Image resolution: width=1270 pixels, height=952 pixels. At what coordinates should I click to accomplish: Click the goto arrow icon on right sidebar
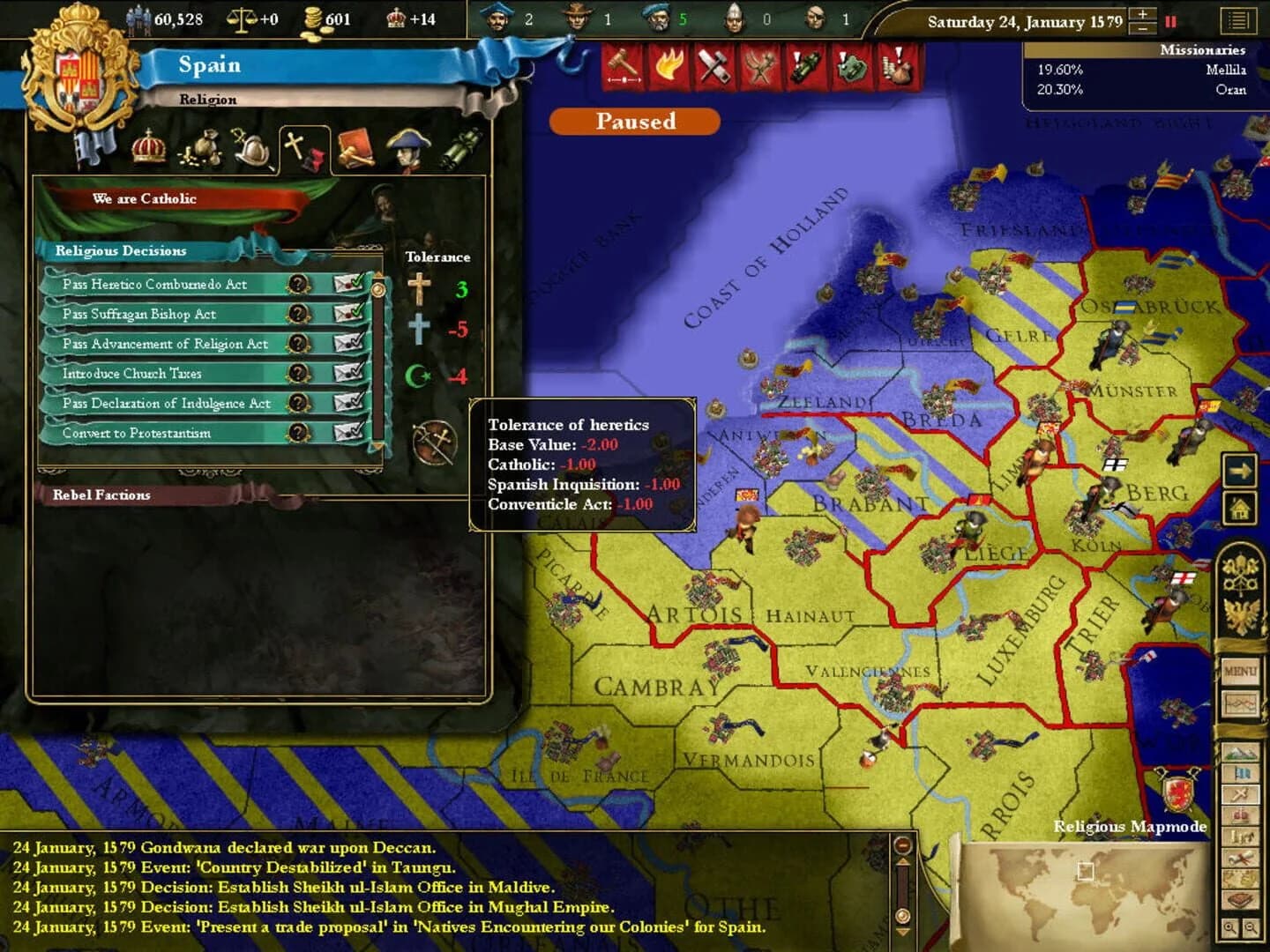click(1239, 470)
